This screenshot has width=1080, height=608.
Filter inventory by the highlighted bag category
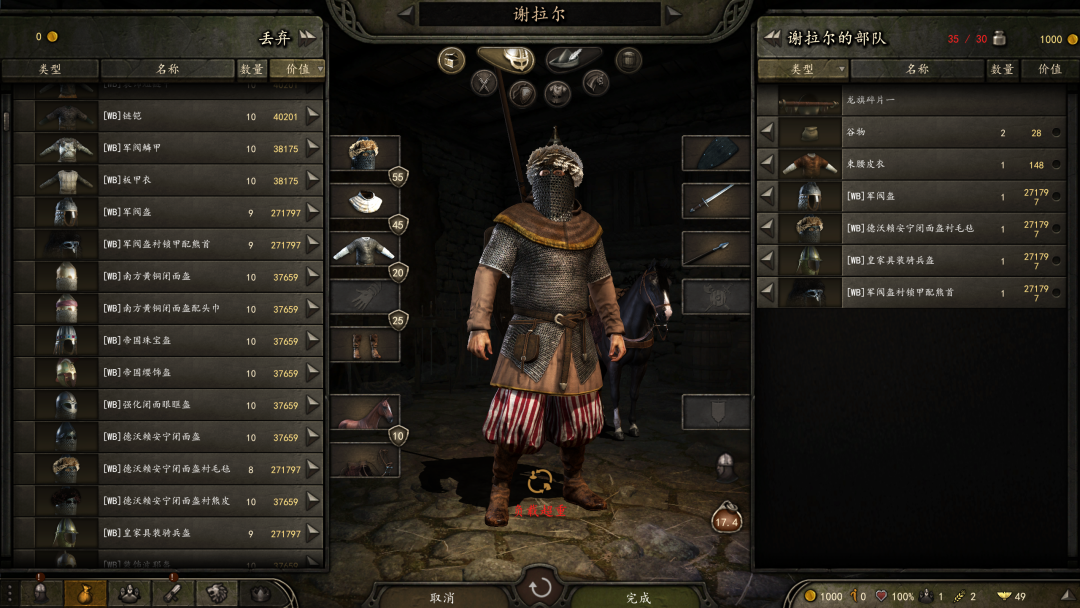(x=85, y=592)
